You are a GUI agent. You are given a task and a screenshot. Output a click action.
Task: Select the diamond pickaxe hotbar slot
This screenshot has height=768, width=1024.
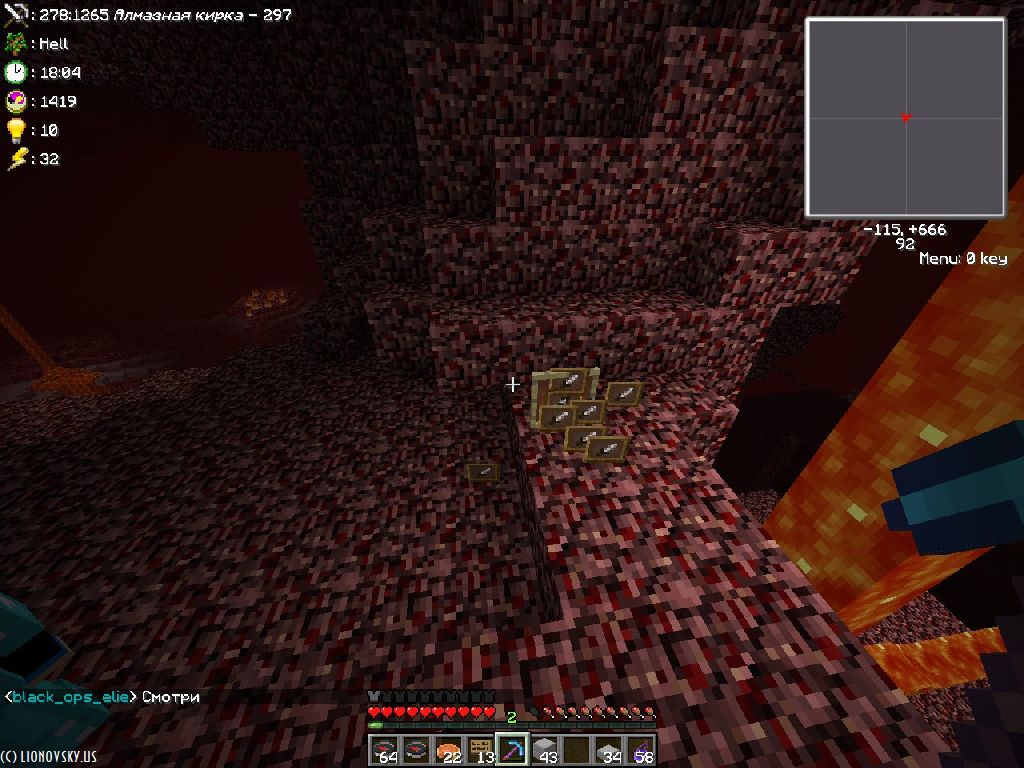point(513,750)
